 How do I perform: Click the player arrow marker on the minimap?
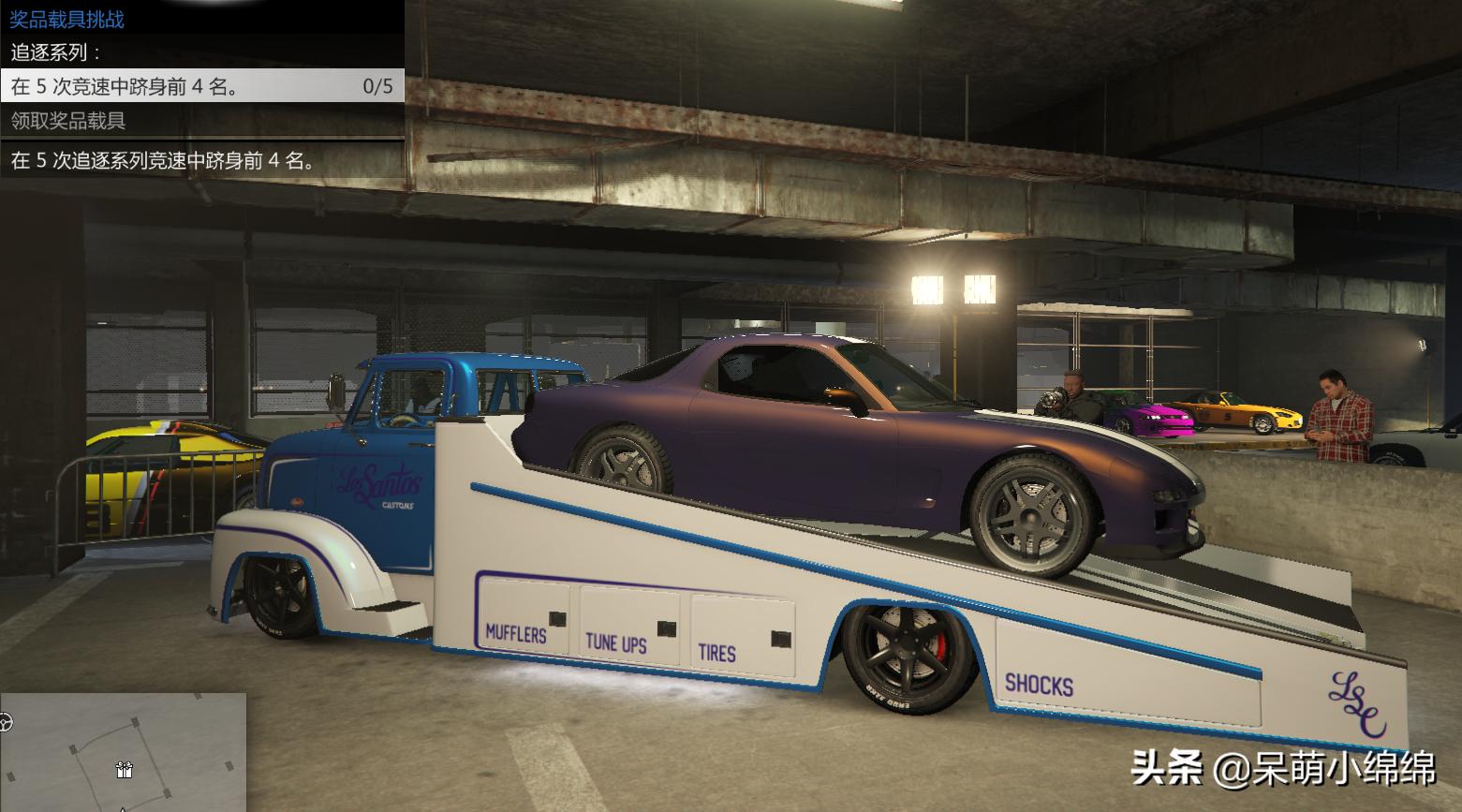click(x=122, y=808)
